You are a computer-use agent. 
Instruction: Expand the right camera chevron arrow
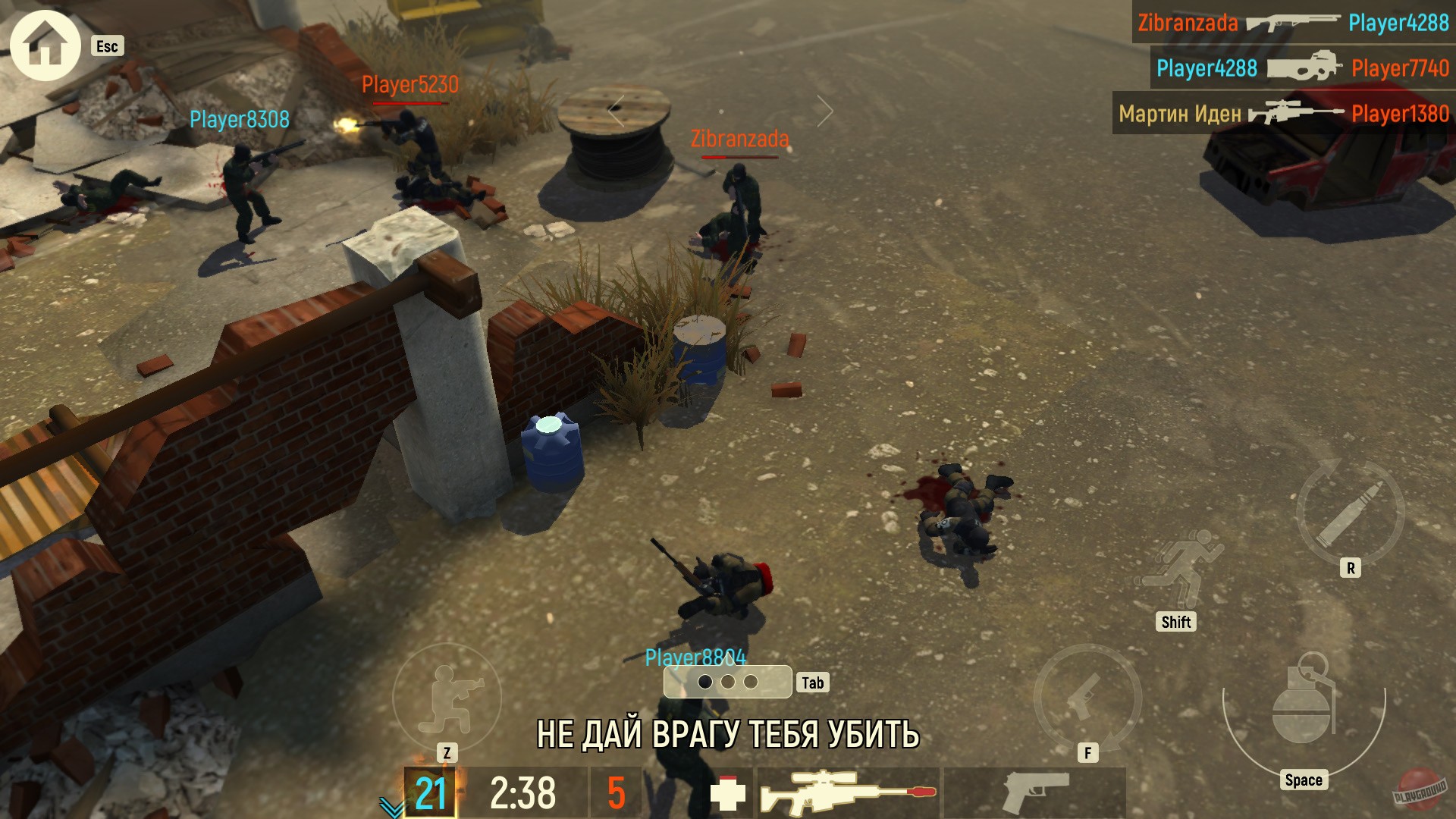tap(824, 111)
